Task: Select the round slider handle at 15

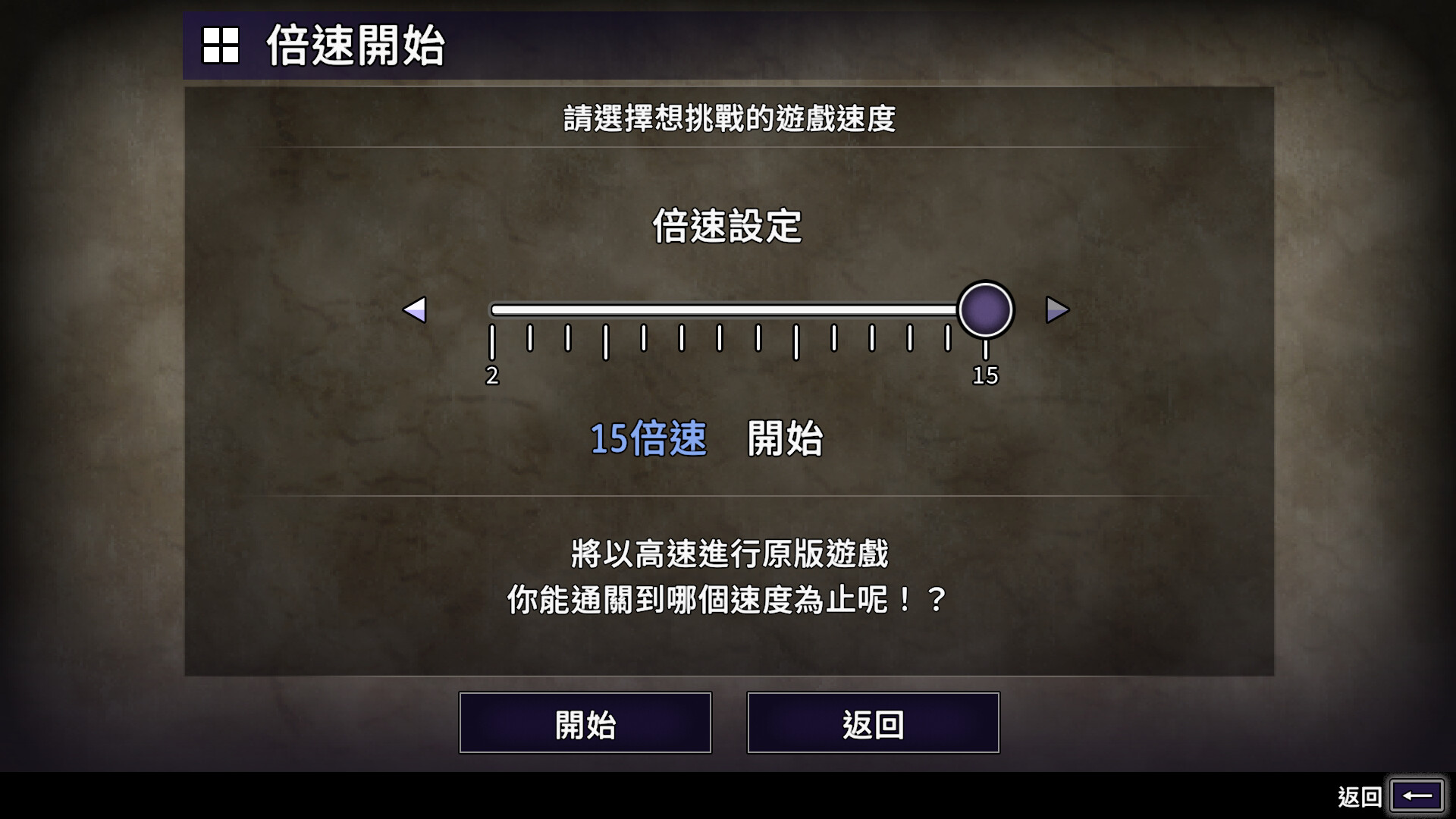Action: [985, 309]
